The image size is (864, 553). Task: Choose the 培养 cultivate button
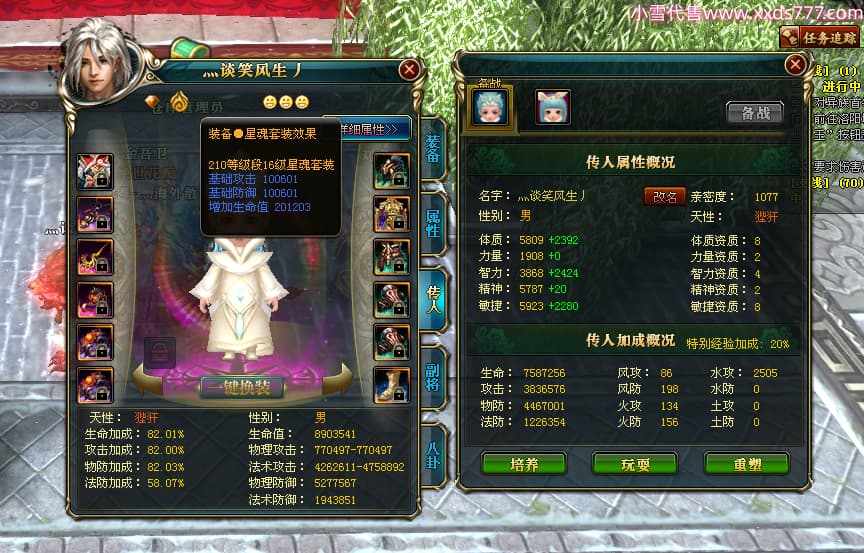point(524,464)
